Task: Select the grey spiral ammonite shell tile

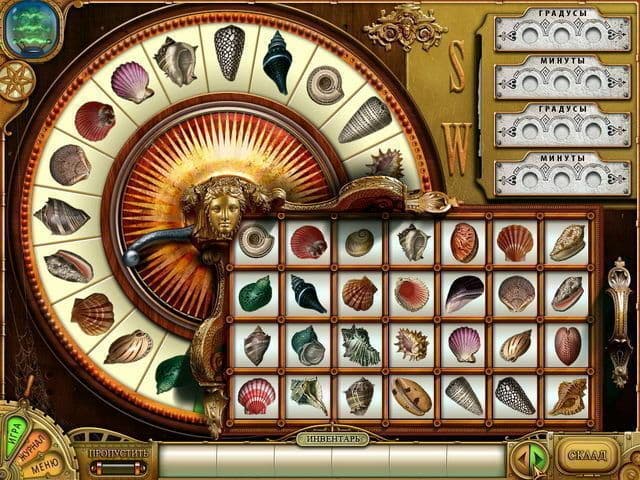Action: tap(256, 240)
